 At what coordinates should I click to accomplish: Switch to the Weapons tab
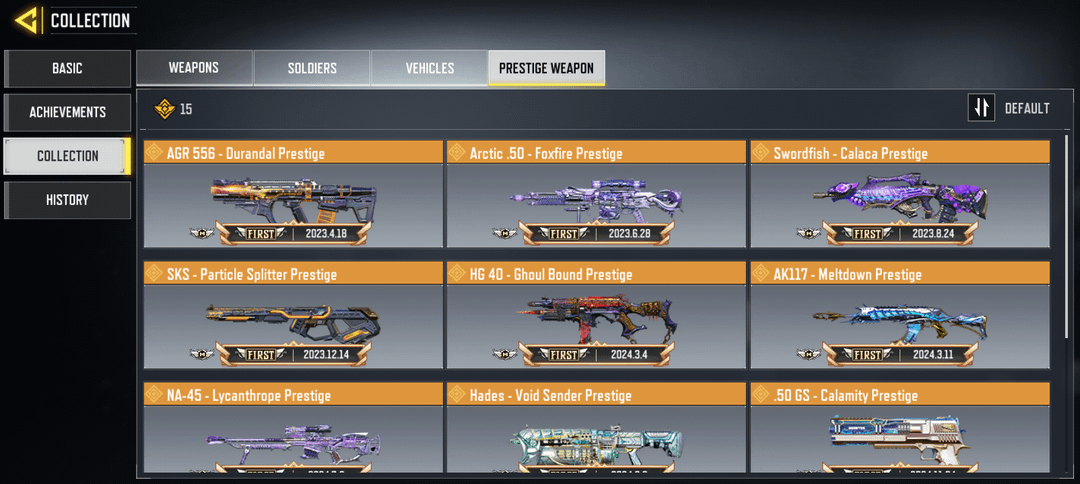point(194,68)
